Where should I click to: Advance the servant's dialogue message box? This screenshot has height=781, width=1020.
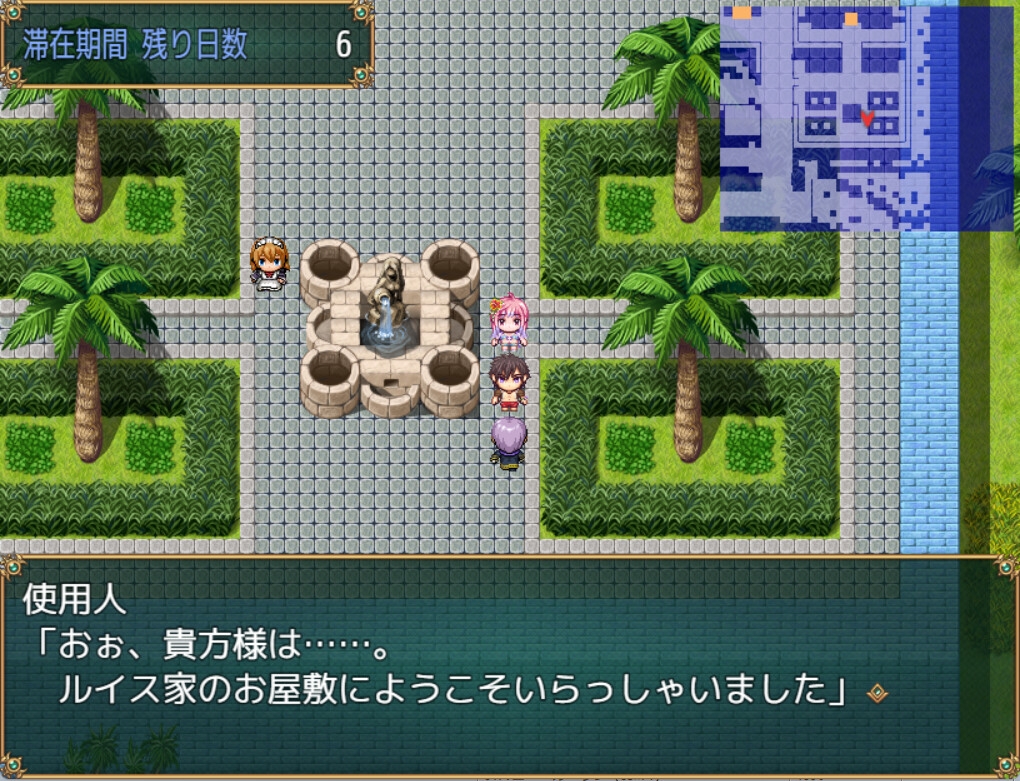coord(508,664)
